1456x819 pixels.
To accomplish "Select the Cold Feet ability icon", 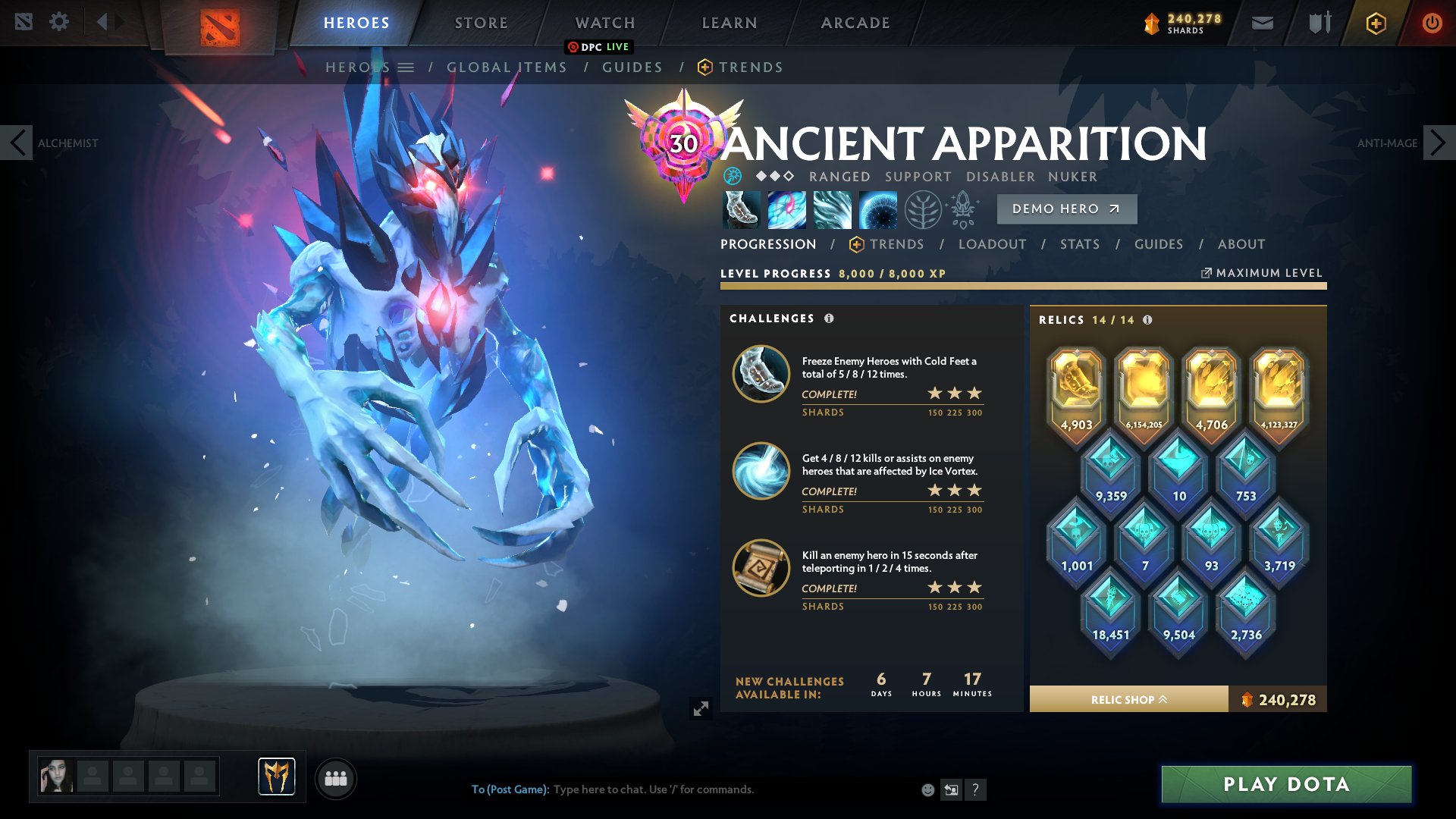I will [740, 210].
